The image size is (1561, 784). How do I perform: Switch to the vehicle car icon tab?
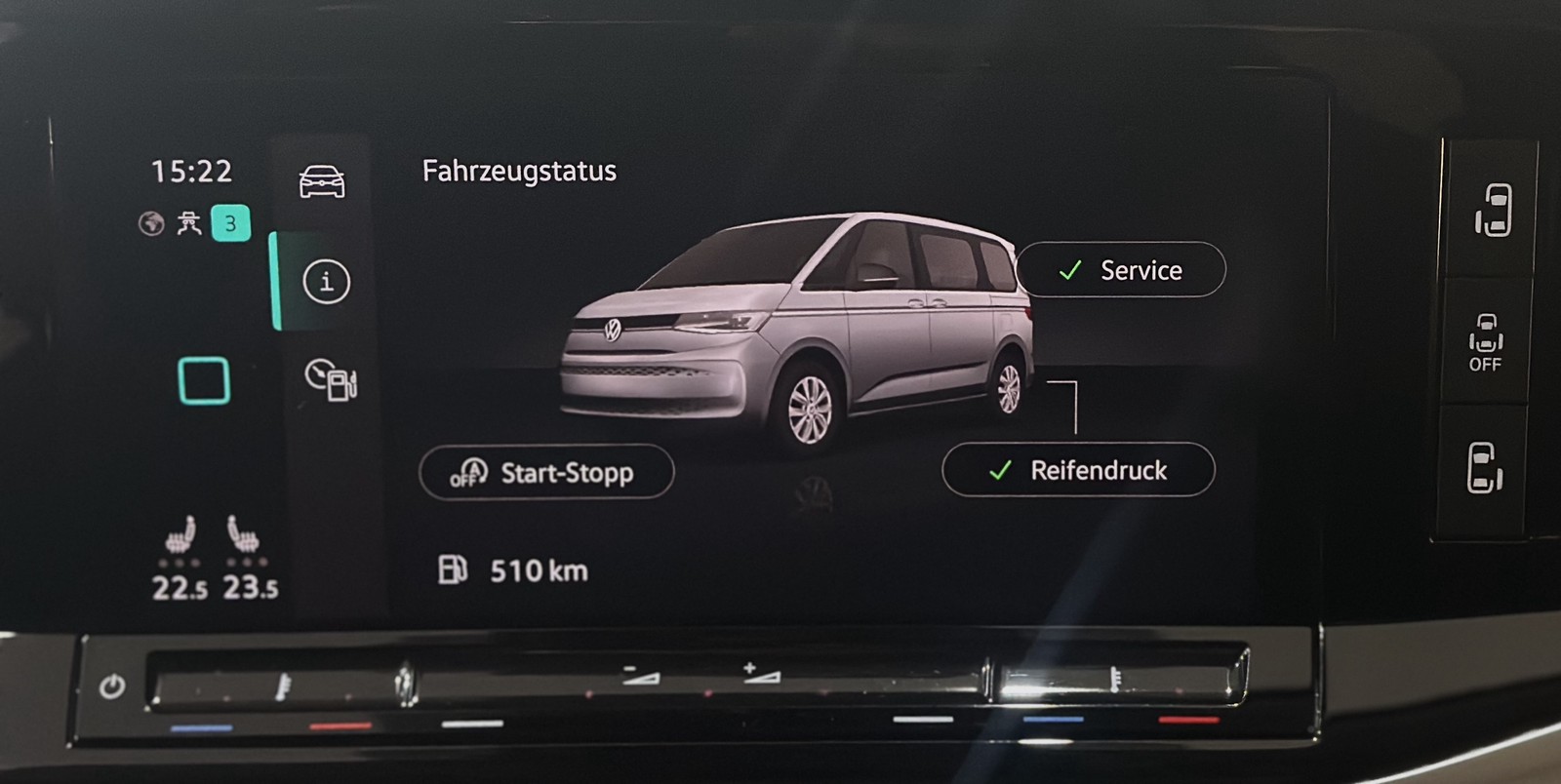pos(322,181)
